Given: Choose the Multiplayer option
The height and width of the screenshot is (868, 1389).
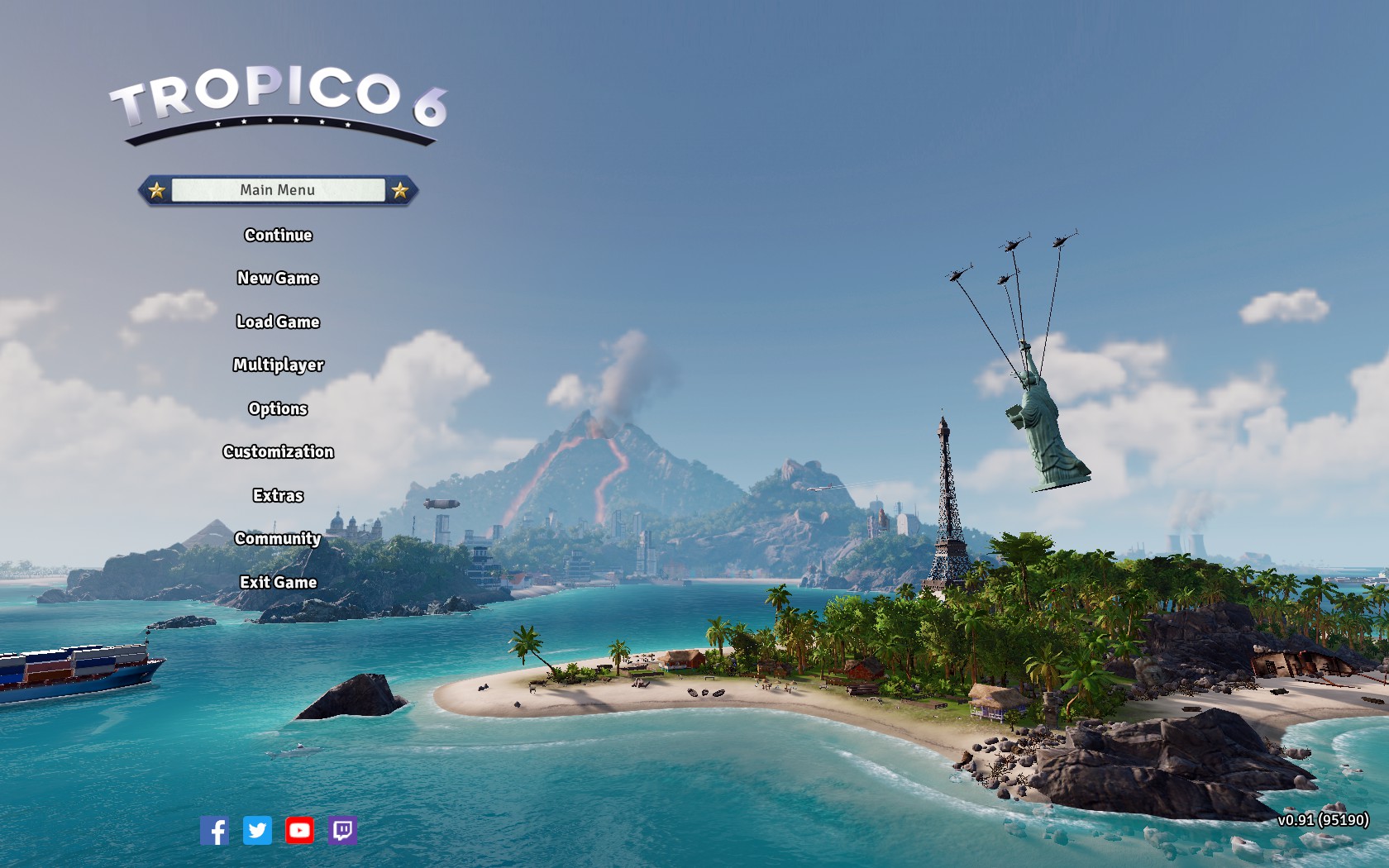Looking at the screenshot, I should 278,365.
